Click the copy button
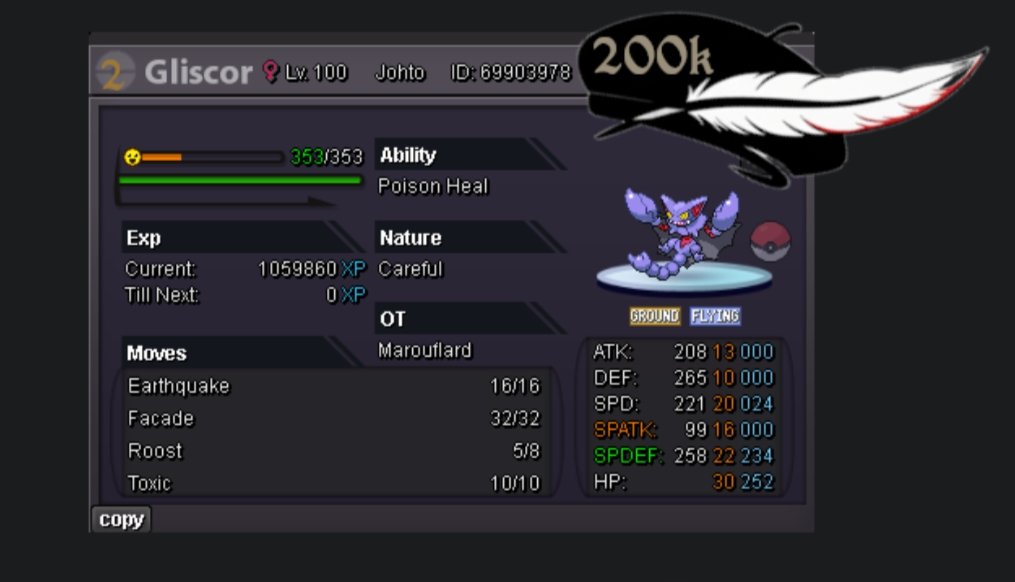 [121, 520]
